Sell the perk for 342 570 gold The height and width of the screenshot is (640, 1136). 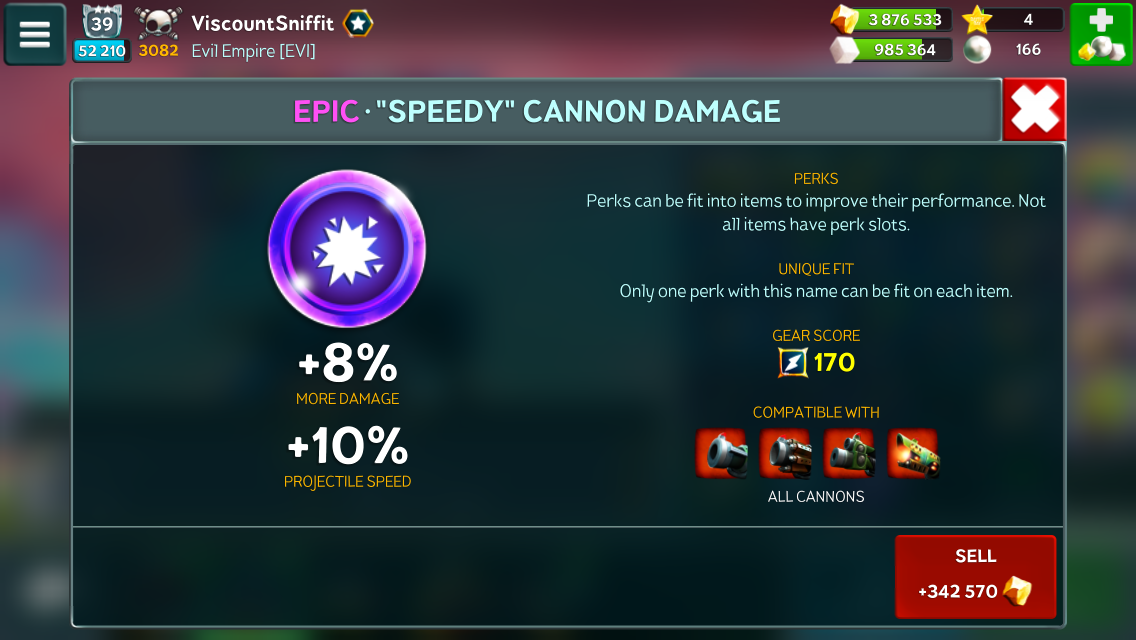[x=975, y=576]
